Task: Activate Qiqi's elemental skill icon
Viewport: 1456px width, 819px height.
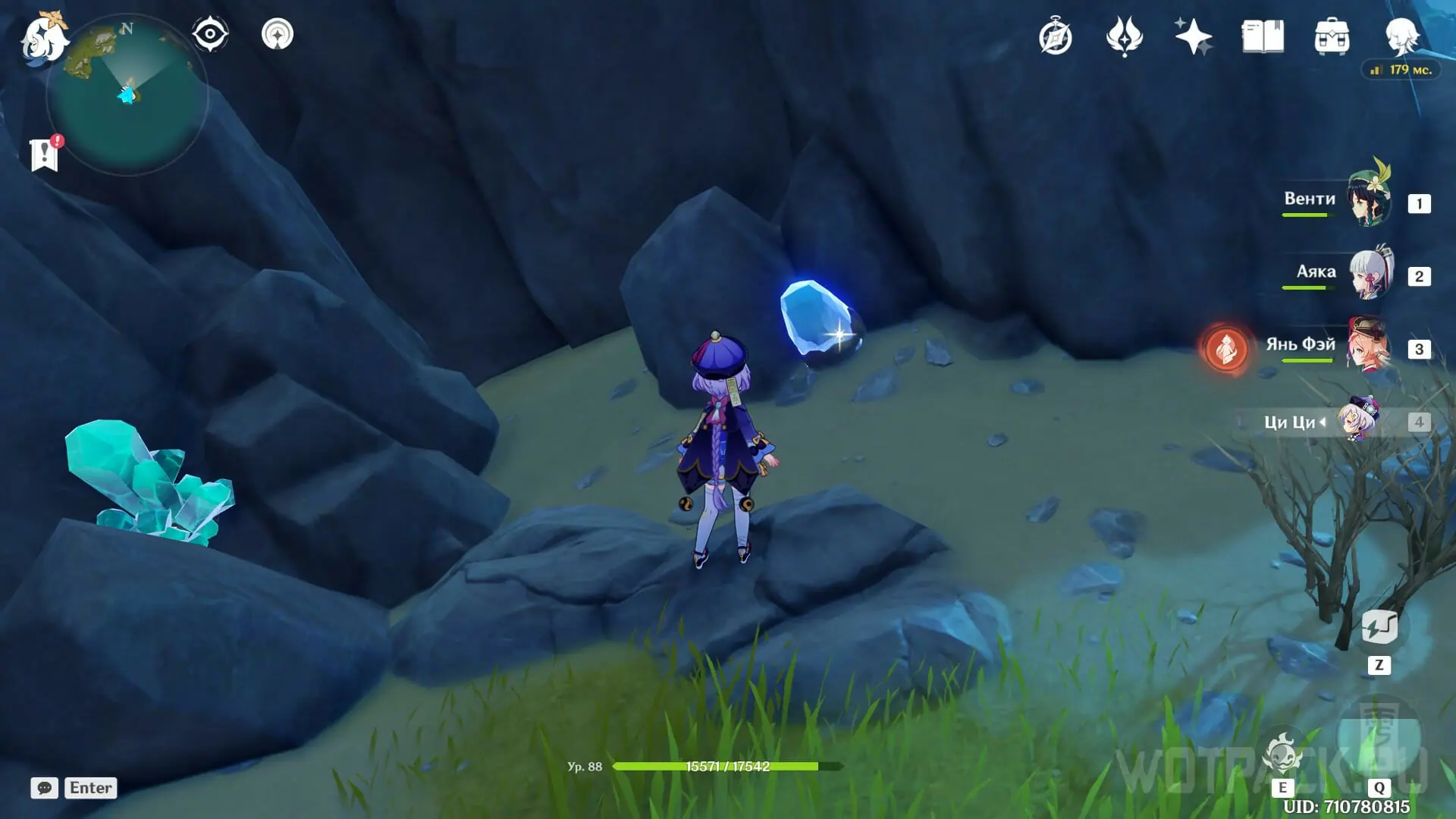Action: pyautogui.click(x=1282, y=753)
